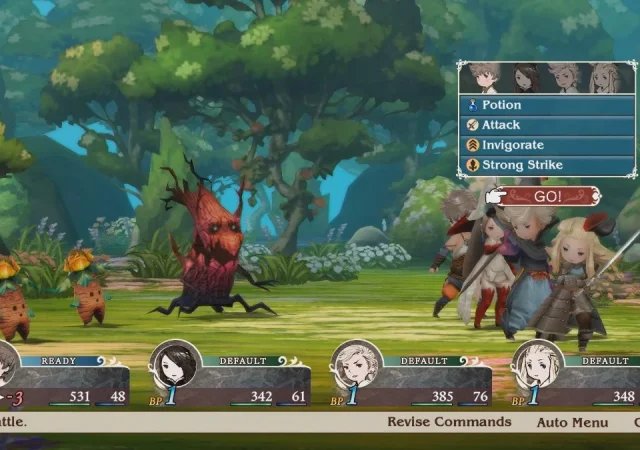Screen dimensions: 640x450
Task: Choose the Attack command
Action: 546,125
